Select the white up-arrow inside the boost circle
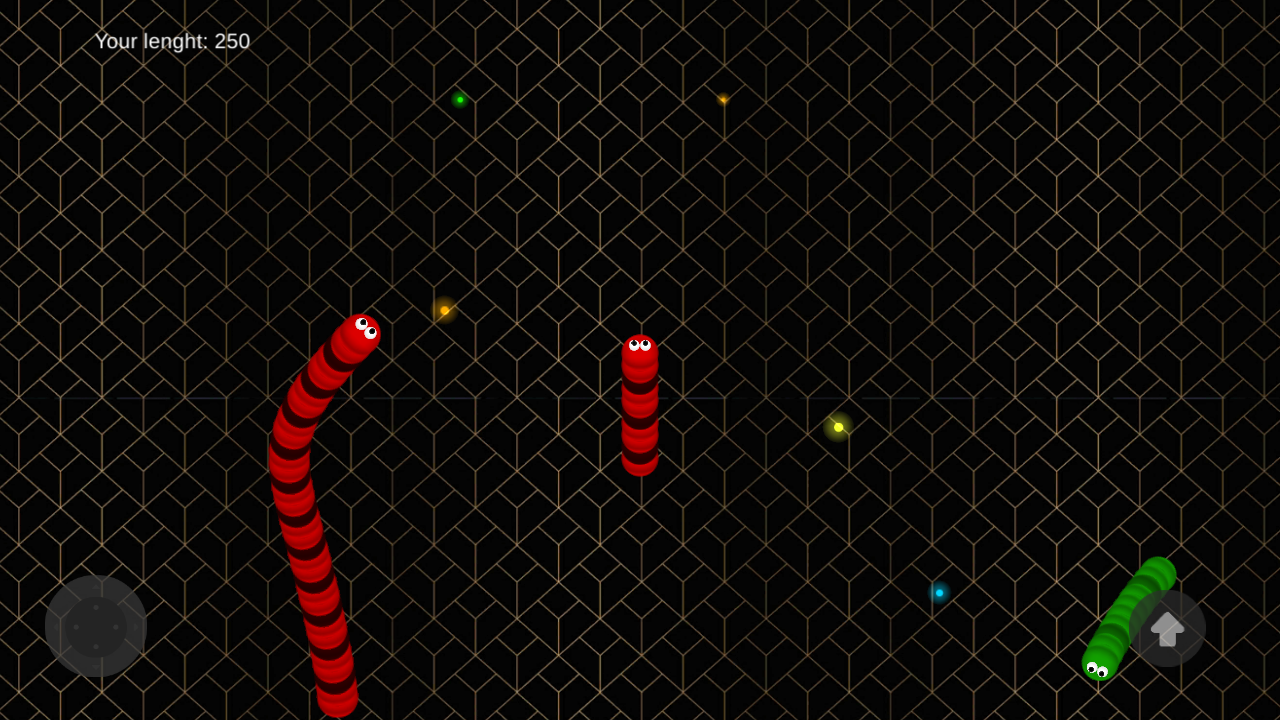The width and height of the screenshot is (1280, 720). tap(1167, 630)
